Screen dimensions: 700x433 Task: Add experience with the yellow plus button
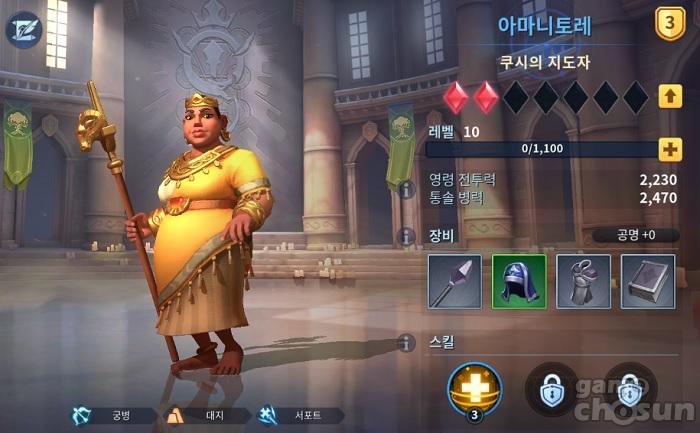670,150
